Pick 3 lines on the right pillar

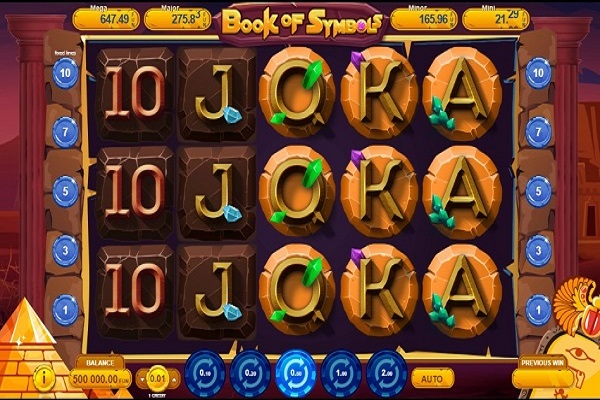click(538, 247)
